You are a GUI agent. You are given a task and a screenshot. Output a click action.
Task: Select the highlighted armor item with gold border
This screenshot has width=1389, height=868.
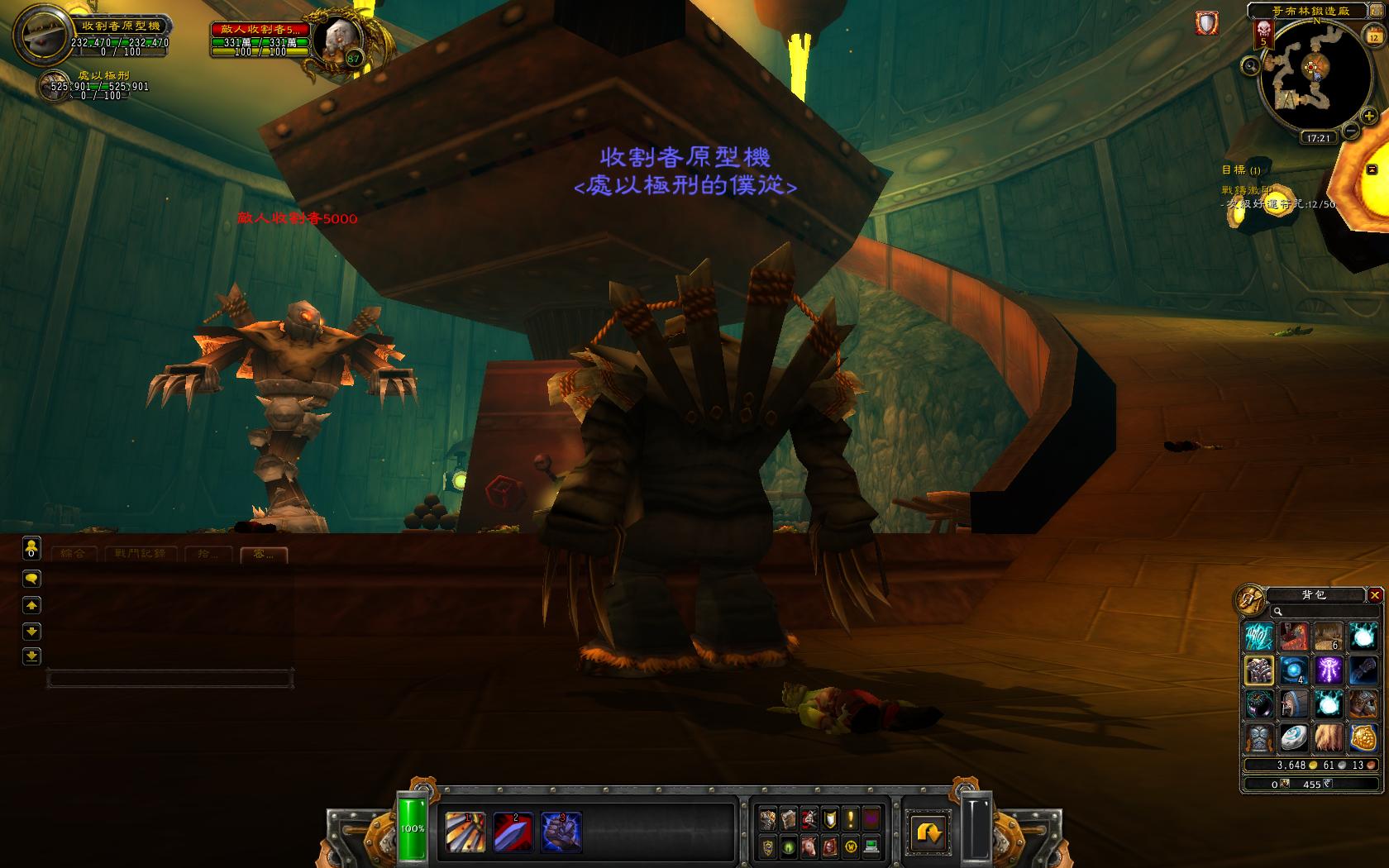(x=1259, y=670)
